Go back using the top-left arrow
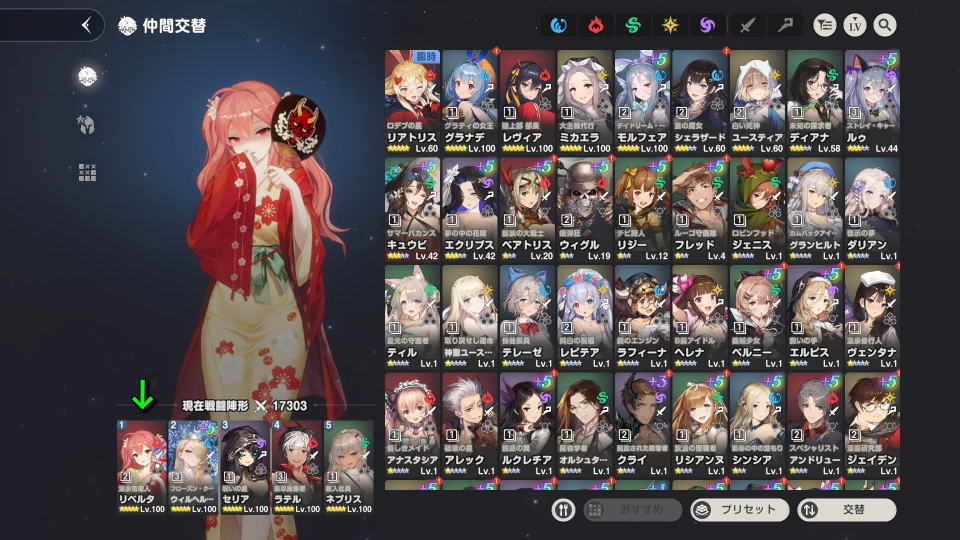The height and width of the screenshot is (540, 960). [86, 25]
